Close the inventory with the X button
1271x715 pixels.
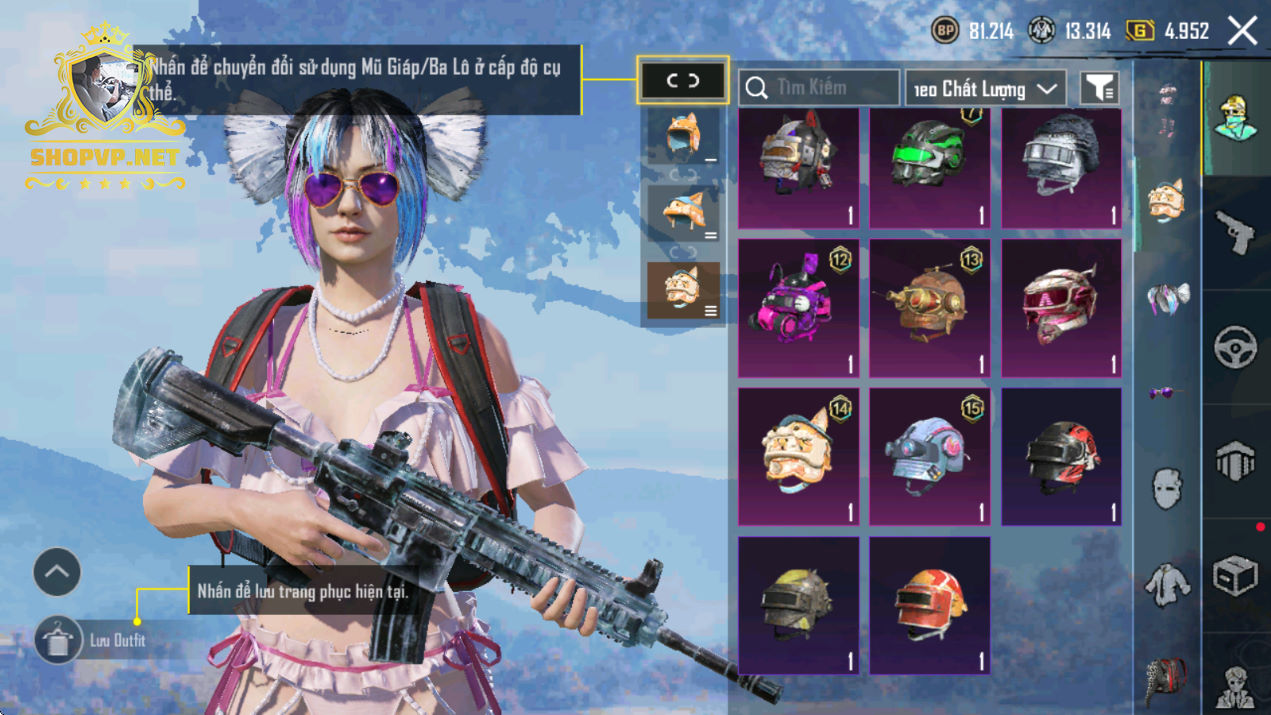click(1242, 31)
